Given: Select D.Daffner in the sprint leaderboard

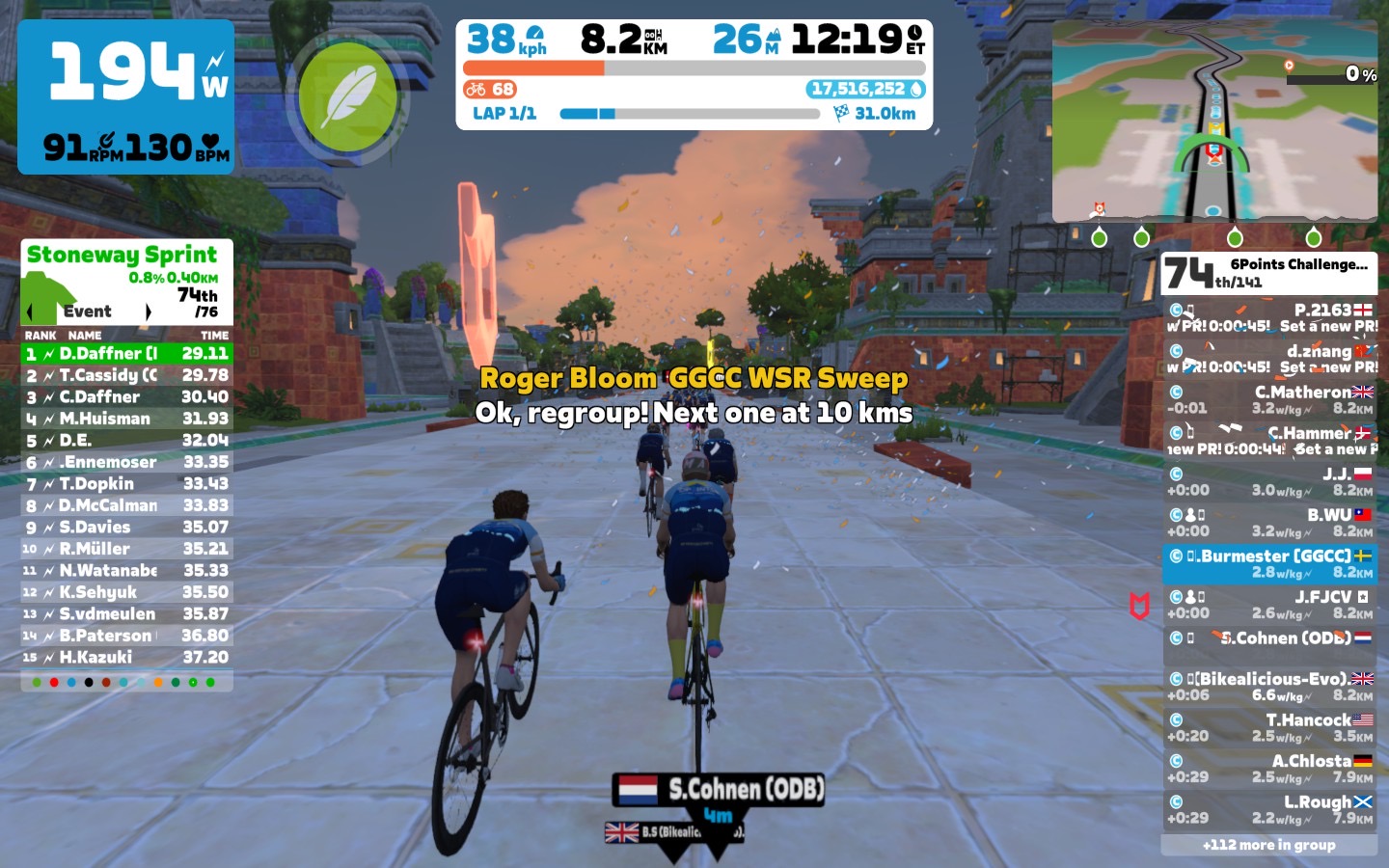Looking at the screenshot, I should pos(126,354).
